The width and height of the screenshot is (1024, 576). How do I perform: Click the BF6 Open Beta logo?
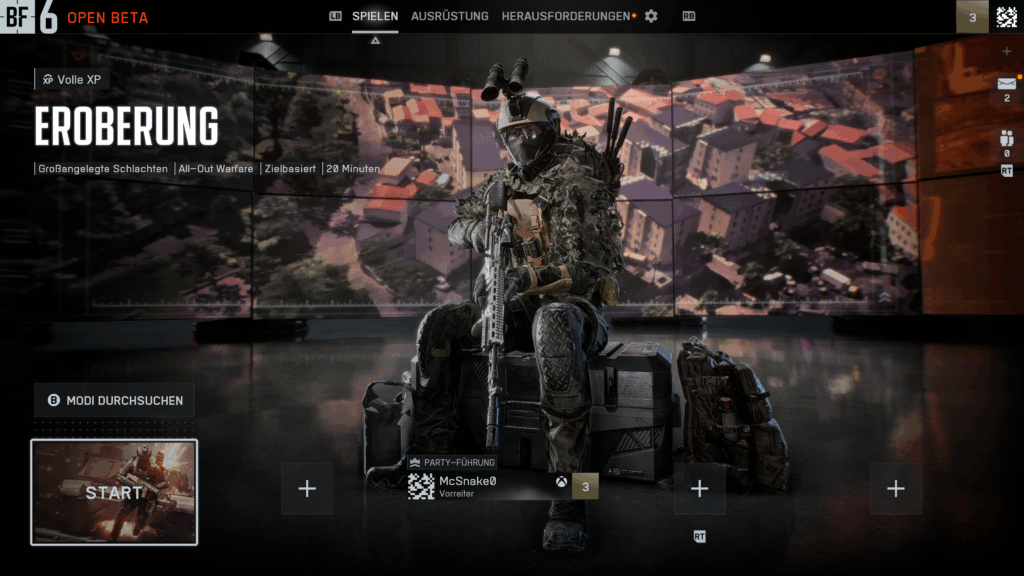pyautogui.click(x=75, y=17)
